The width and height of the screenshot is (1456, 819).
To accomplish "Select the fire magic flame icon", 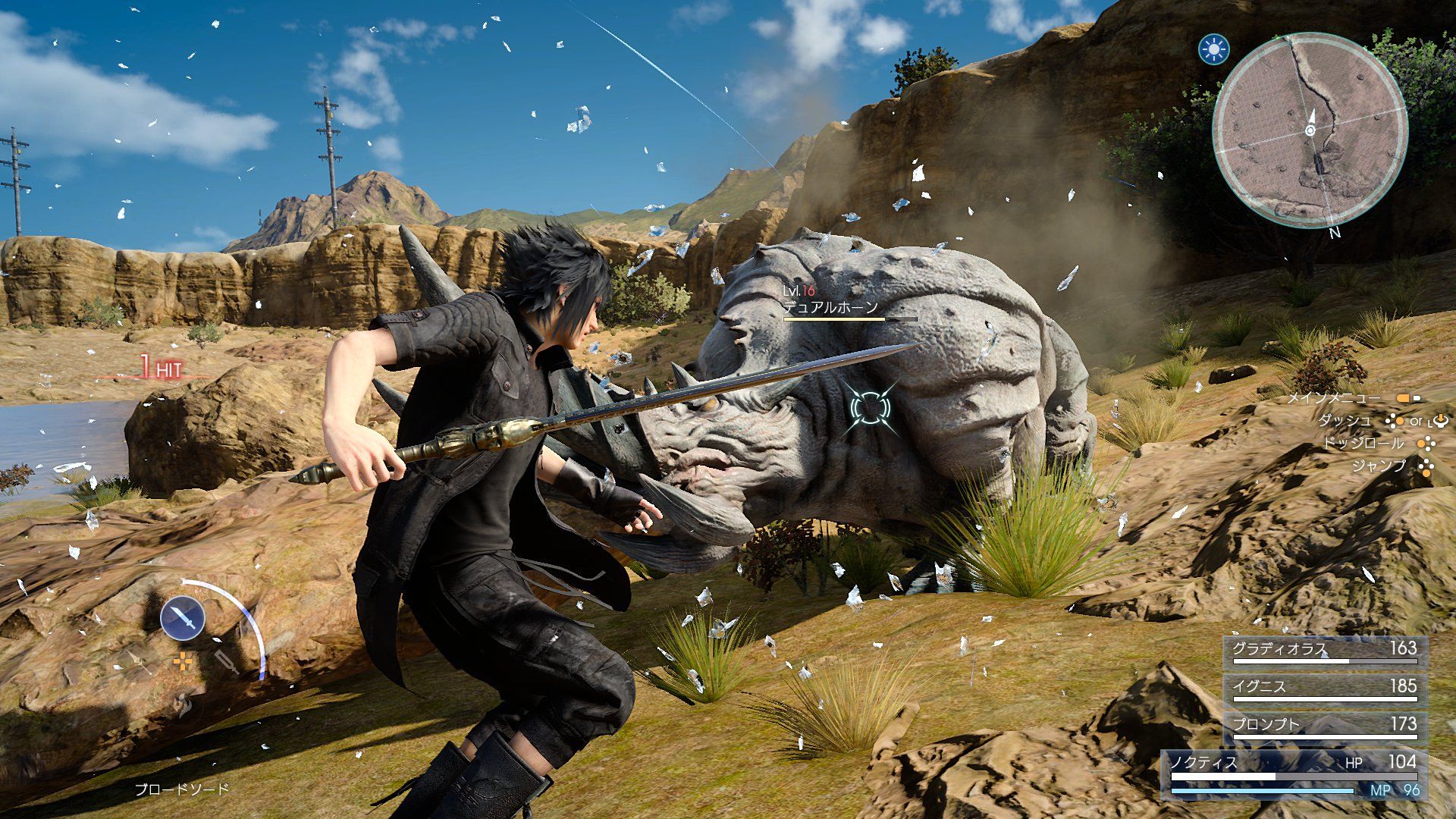I will point(181,704).
